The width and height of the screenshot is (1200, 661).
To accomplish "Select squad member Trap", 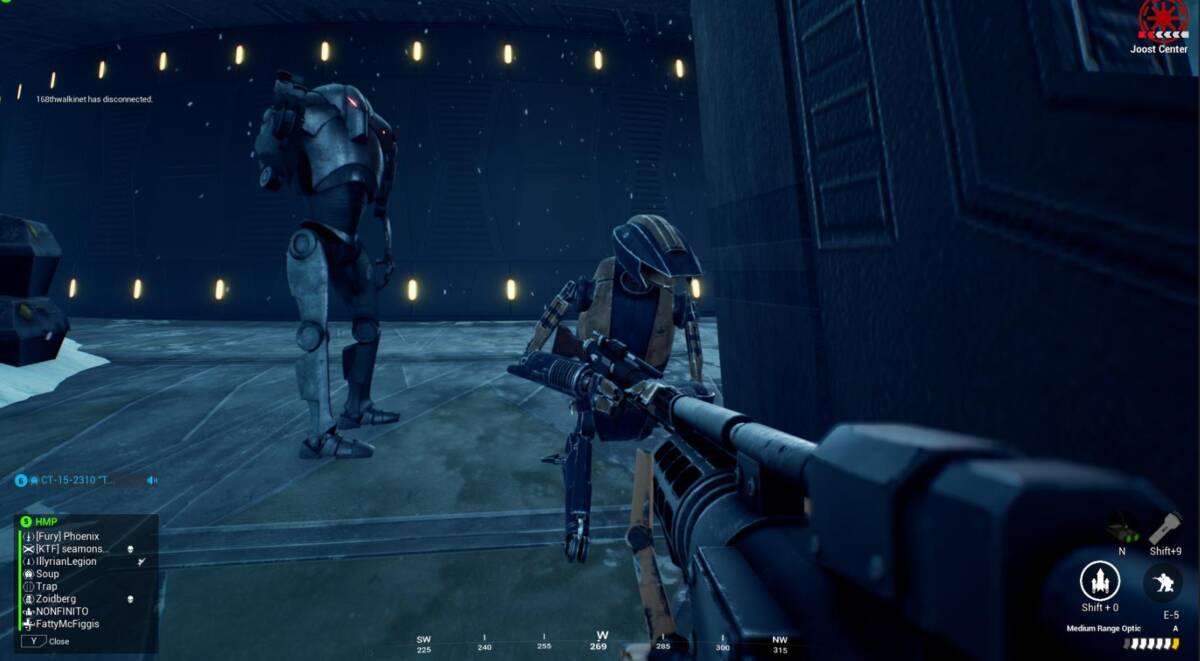I will point(46,587).
